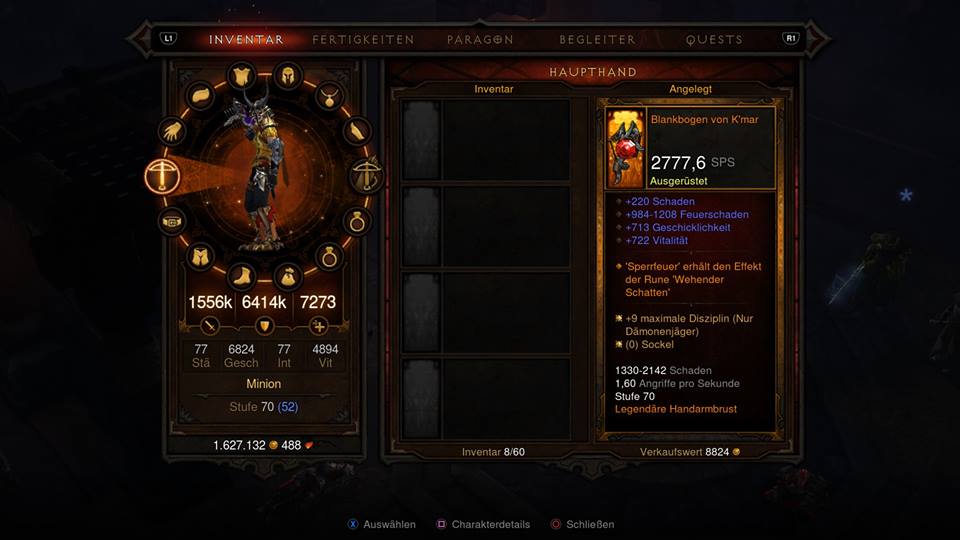Image resolution: width=960 pixels, height=540 pixels.
Task: Open the bracers equipment slot
Action: (356, 131)
